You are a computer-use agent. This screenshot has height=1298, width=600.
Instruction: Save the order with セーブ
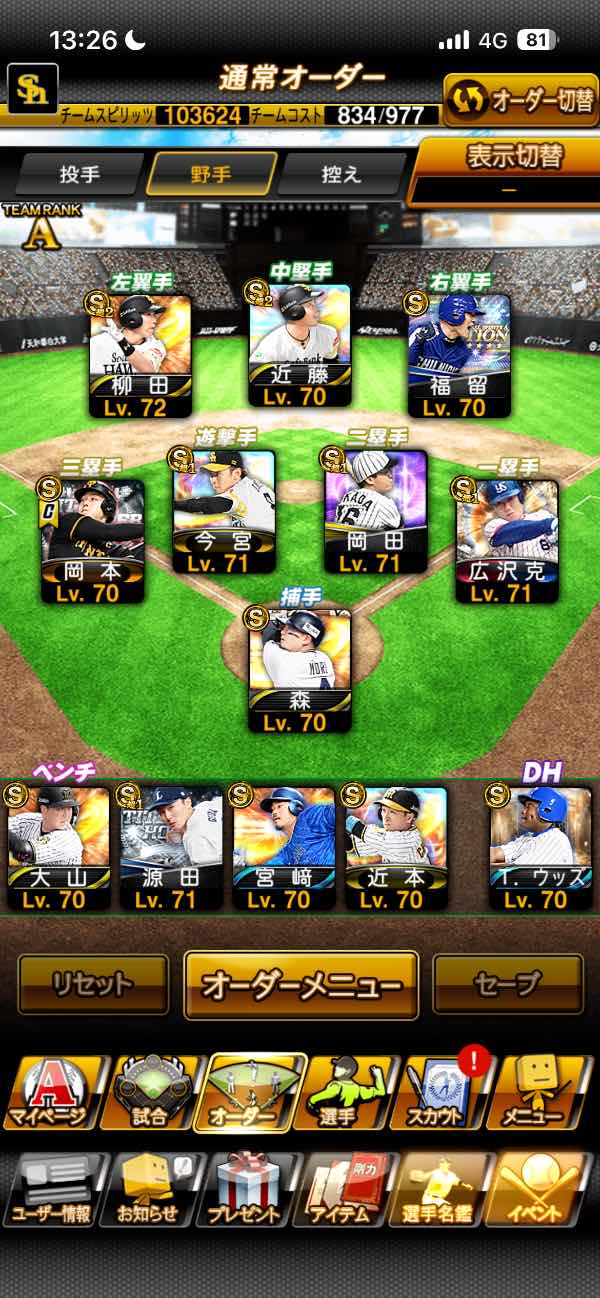click(508, 985)
